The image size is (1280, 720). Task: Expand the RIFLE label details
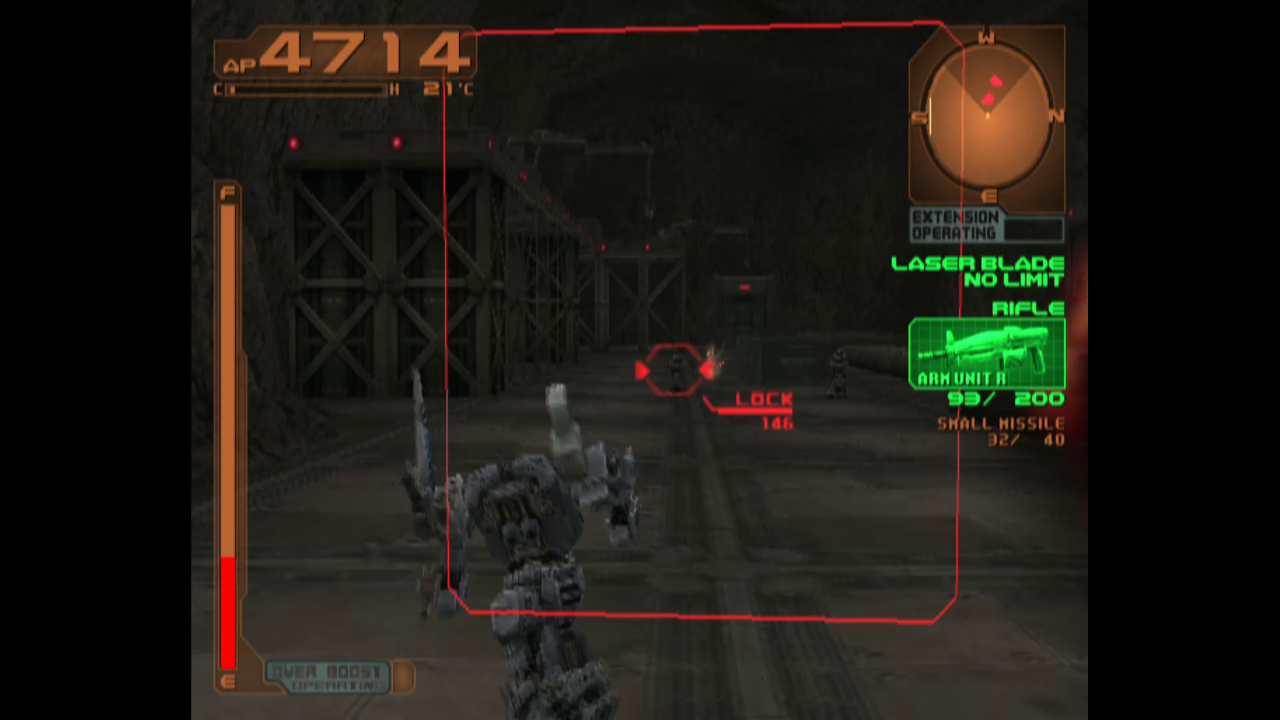tap(1028, 308)
